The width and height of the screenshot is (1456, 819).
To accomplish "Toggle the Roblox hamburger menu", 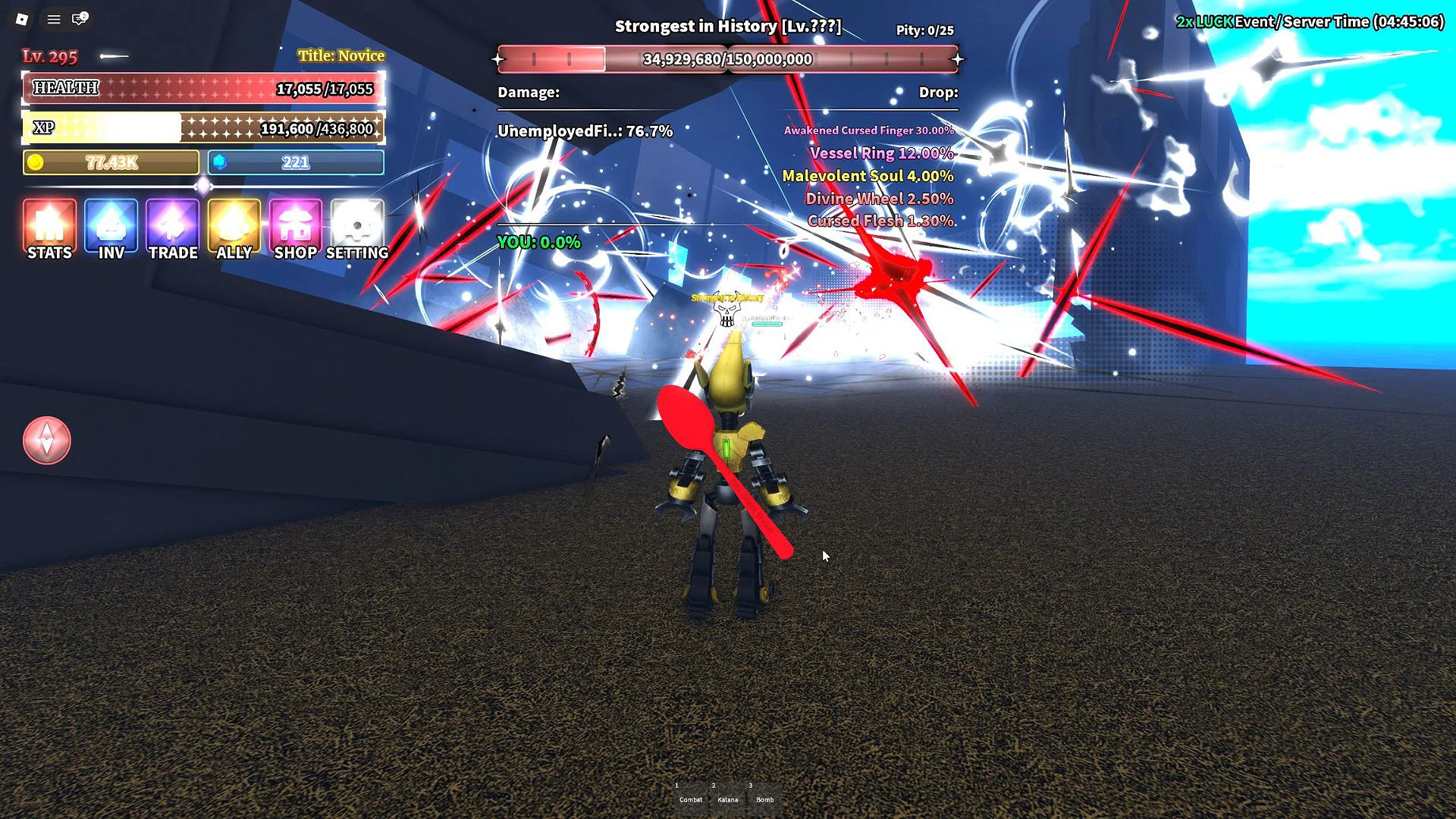I will (x=52, y=19).
